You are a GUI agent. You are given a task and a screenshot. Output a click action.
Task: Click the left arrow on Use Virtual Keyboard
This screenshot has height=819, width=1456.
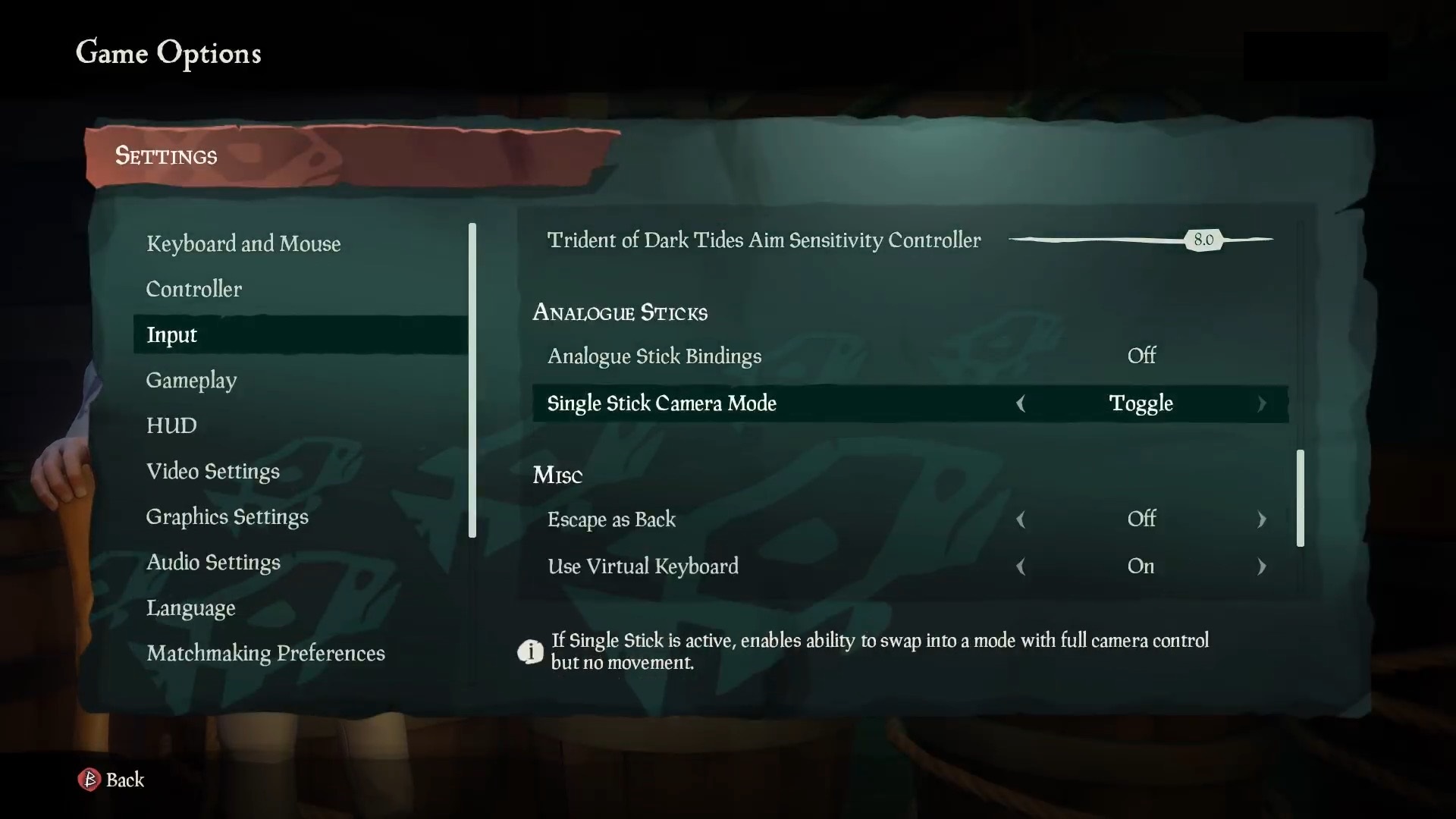tap(1021, 566)
